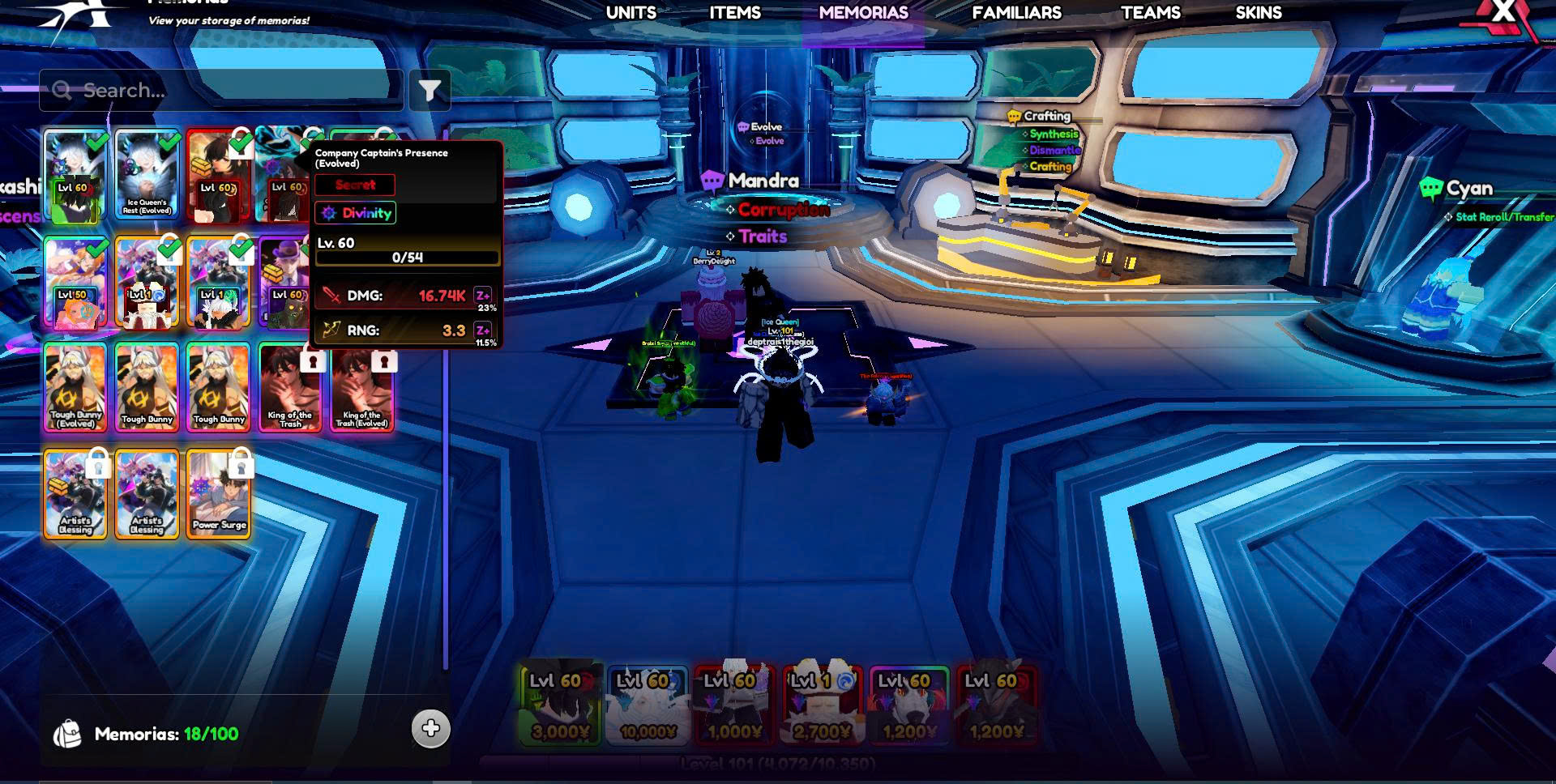Select the King of the Trash (Evolved) card

coord(361,387)
